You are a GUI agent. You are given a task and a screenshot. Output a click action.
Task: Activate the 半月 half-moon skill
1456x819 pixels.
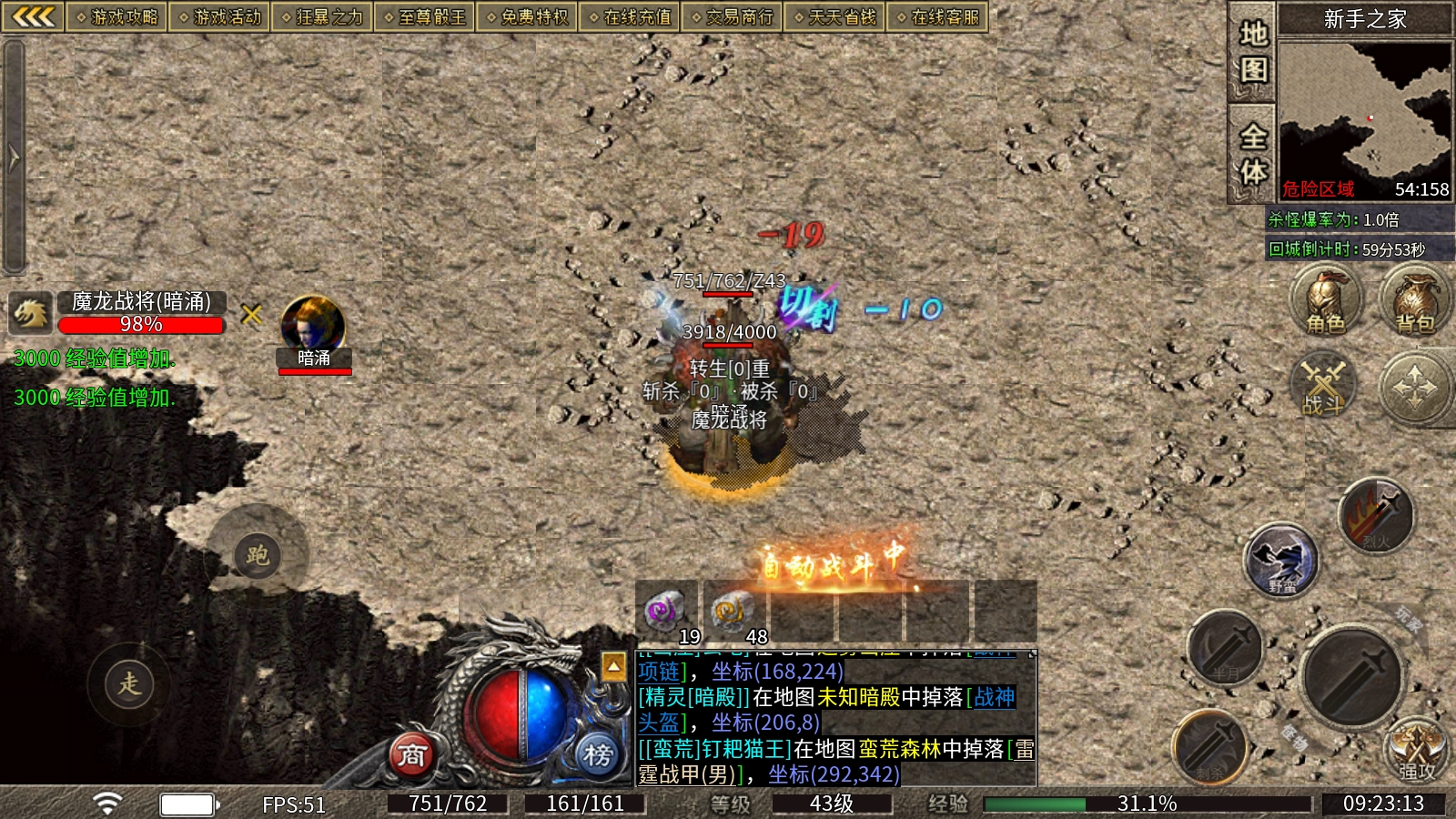click(x=1225, y=648)
